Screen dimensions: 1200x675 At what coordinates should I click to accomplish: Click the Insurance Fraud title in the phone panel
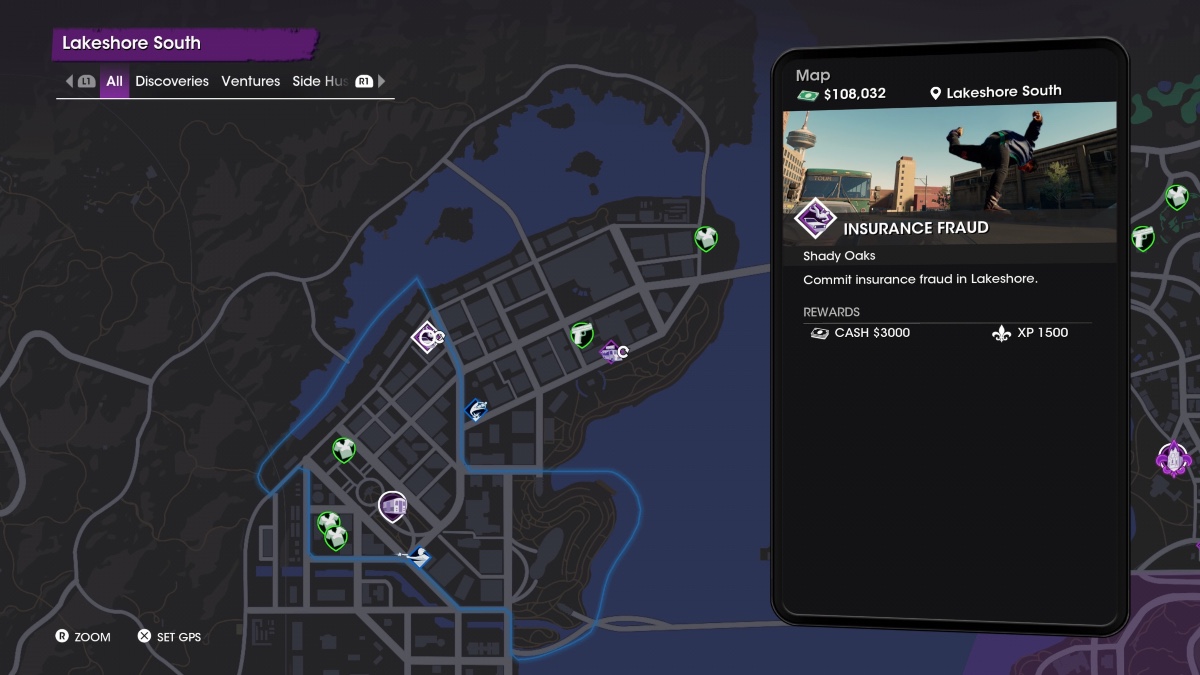point(915,228)
